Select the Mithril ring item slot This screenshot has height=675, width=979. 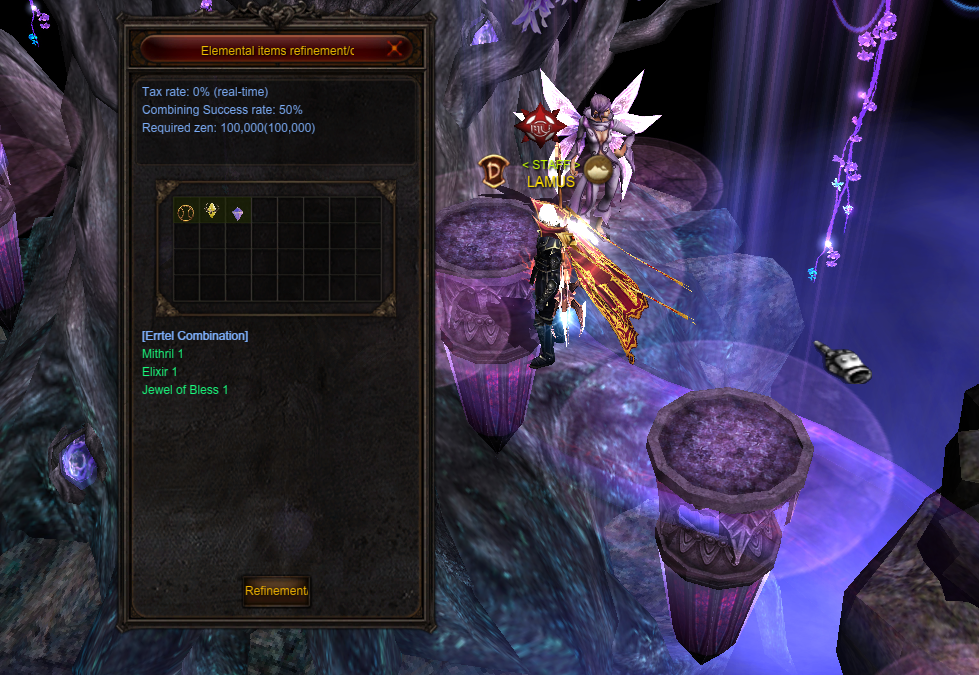(186, 211)
